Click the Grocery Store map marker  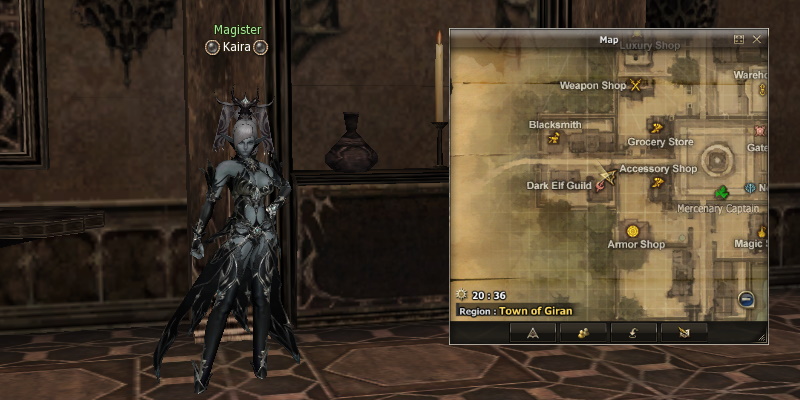click(656, 128)
